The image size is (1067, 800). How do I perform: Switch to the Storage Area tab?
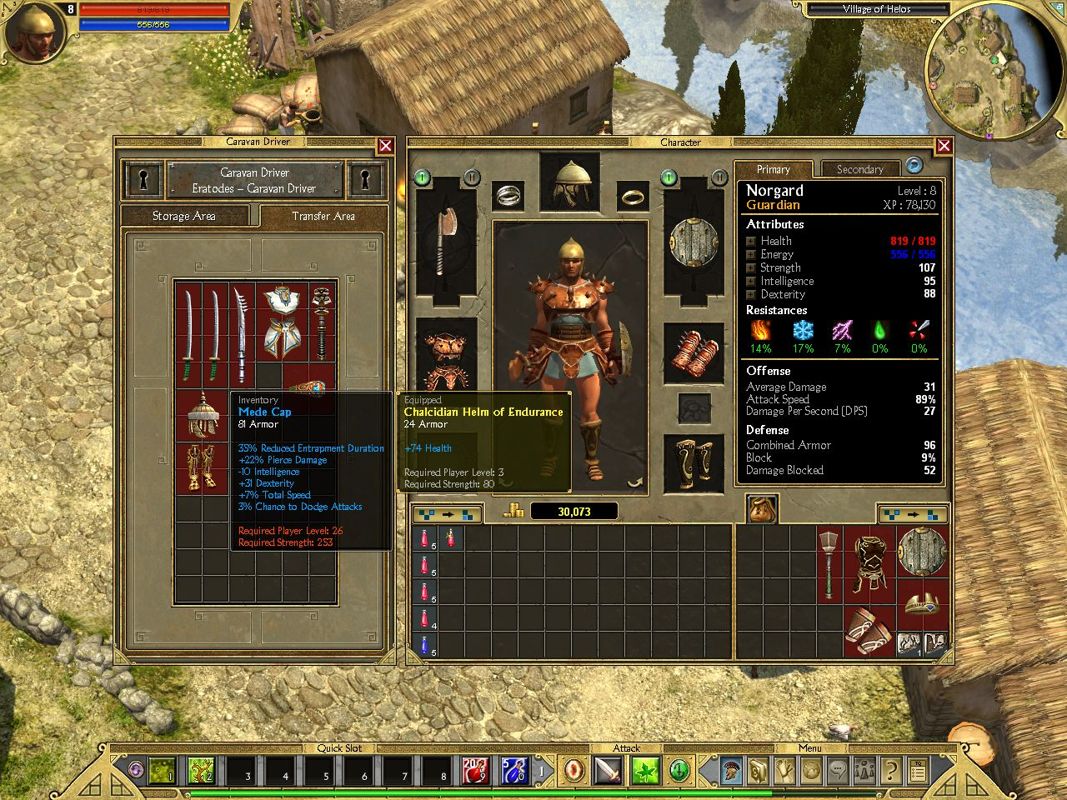[x=184, y=216]
